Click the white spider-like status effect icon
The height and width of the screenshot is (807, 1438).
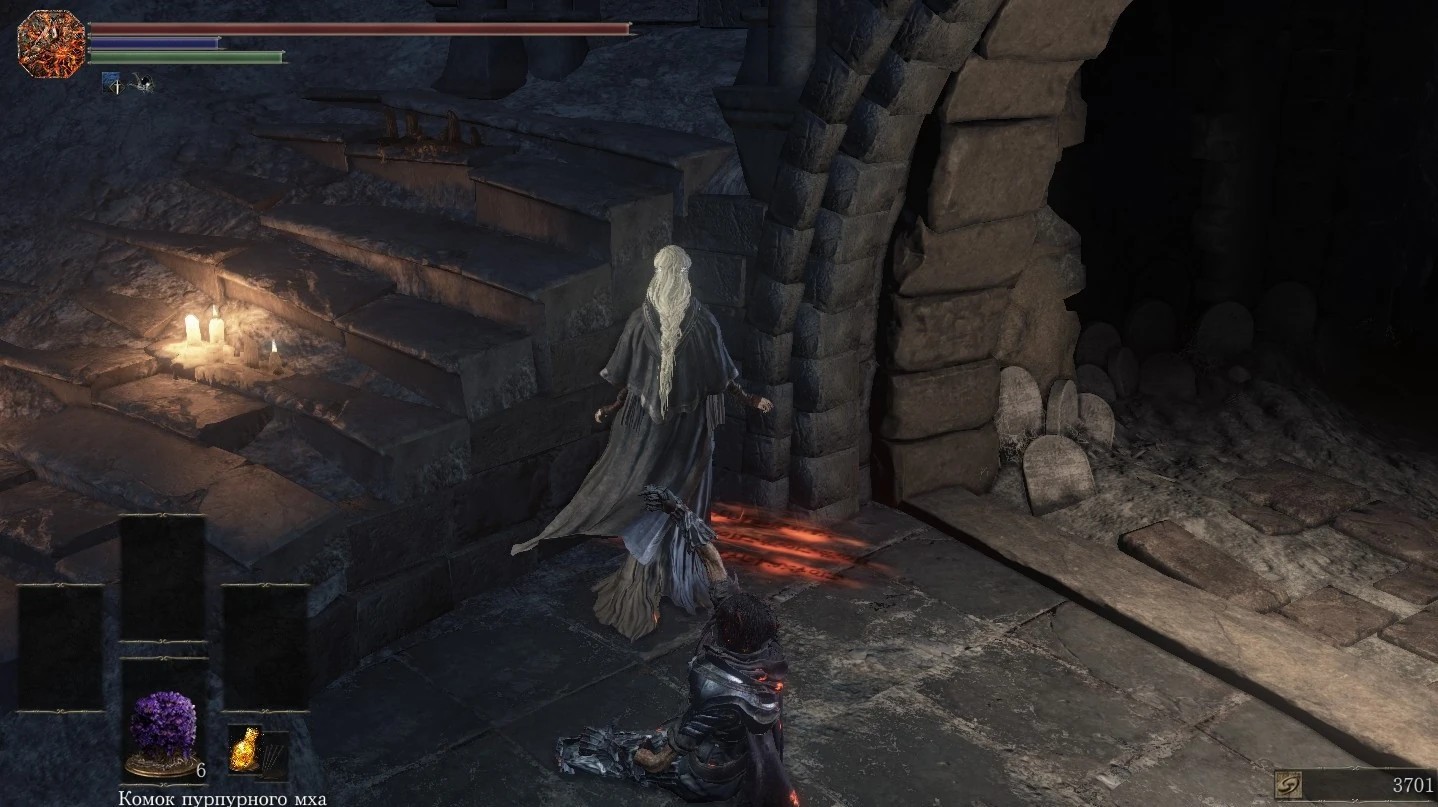coord(141,84)
